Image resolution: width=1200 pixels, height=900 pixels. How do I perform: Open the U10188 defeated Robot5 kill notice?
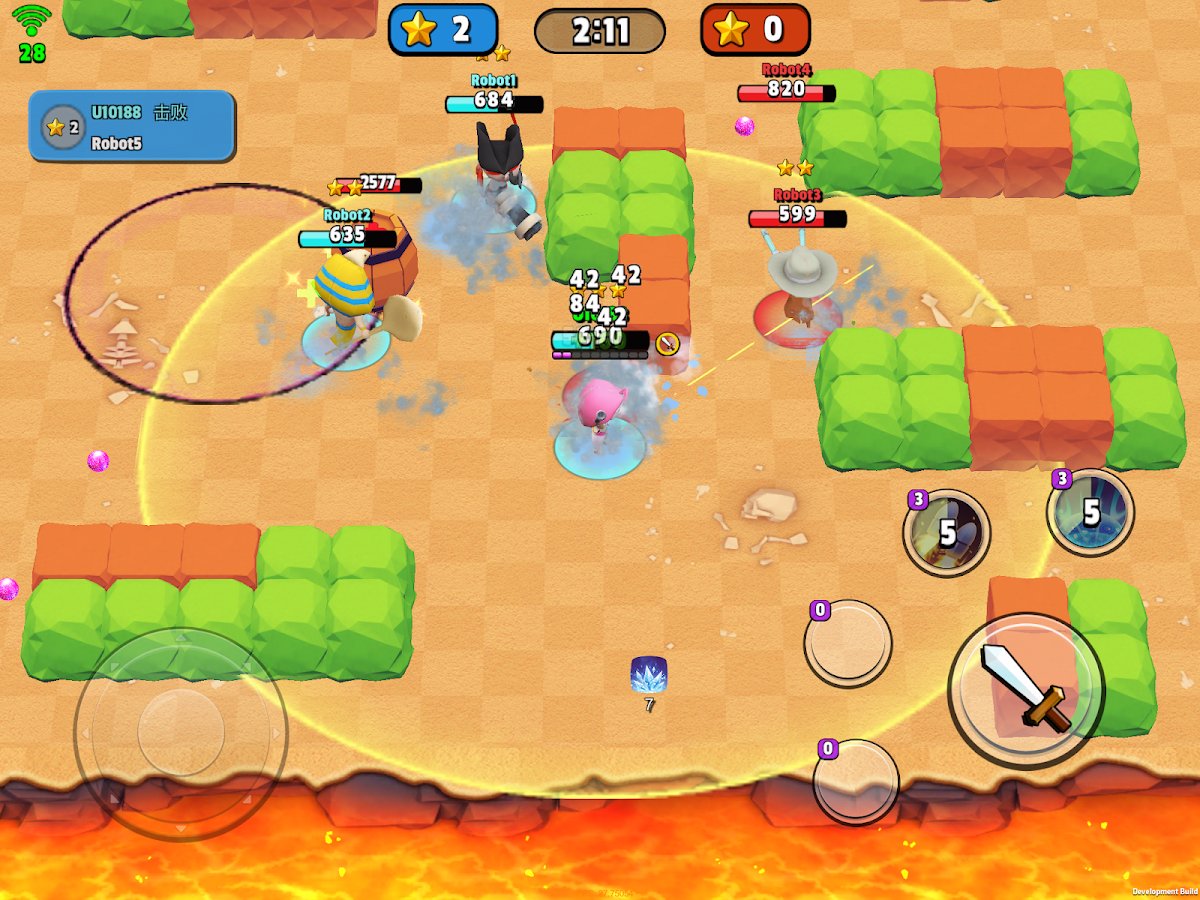[132, 126]
